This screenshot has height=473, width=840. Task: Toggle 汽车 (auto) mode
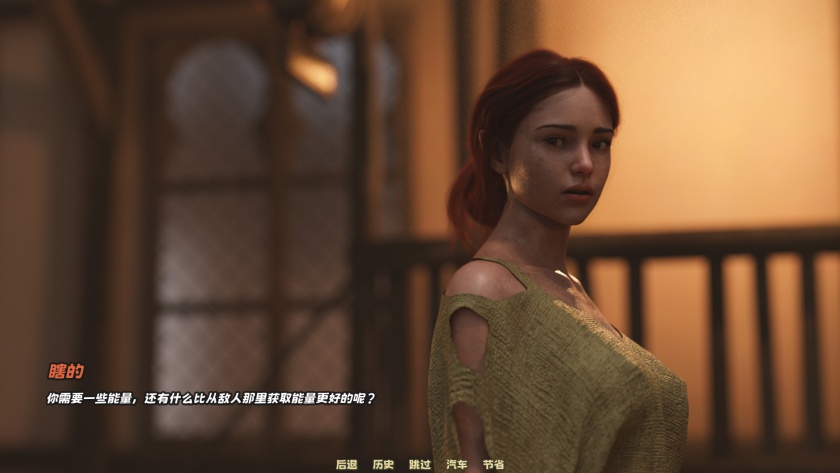pos(457,464)
